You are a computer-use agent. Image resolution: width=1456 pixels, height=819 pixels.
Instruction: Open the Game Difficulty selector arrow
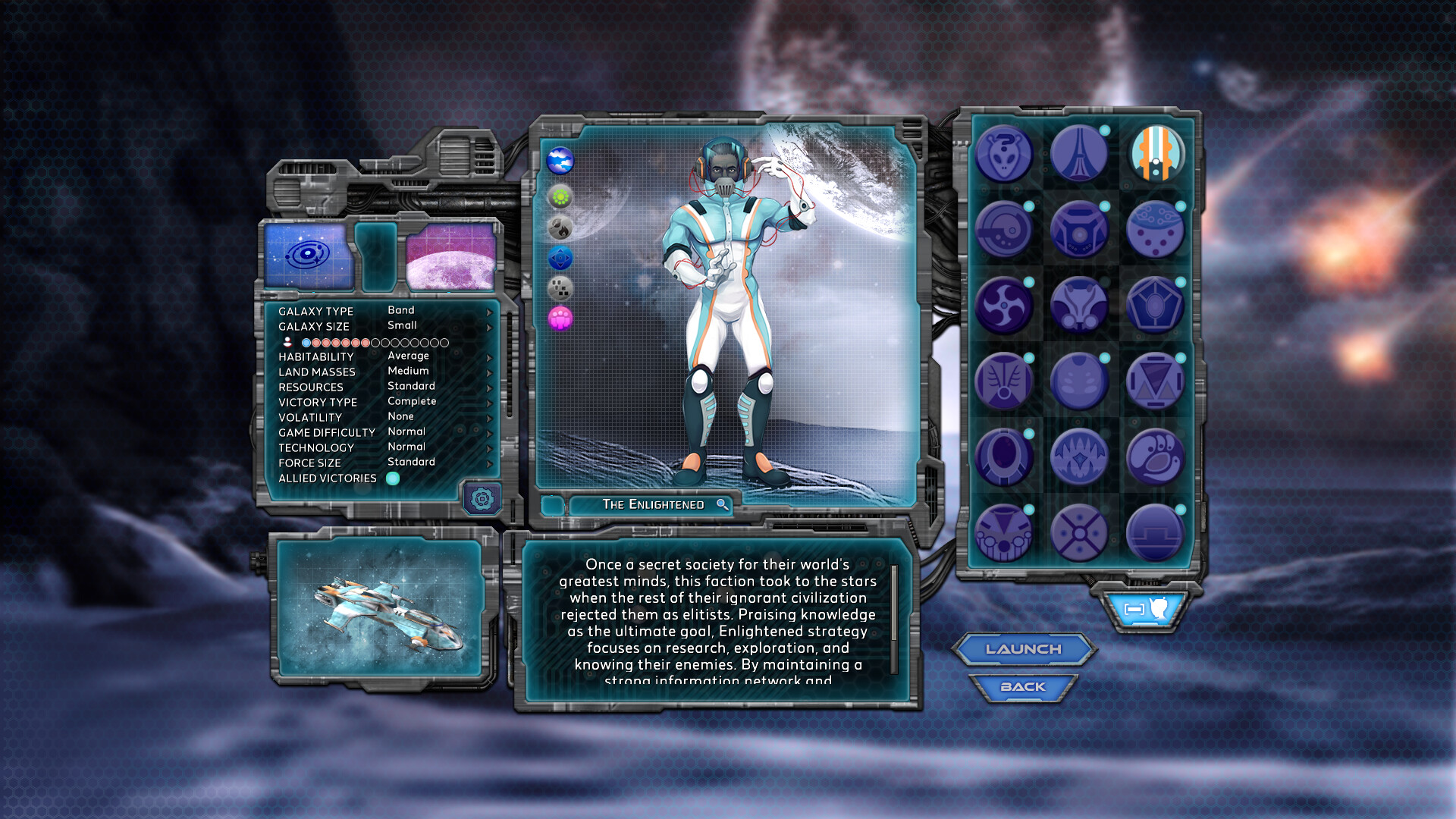click(489, 431)
